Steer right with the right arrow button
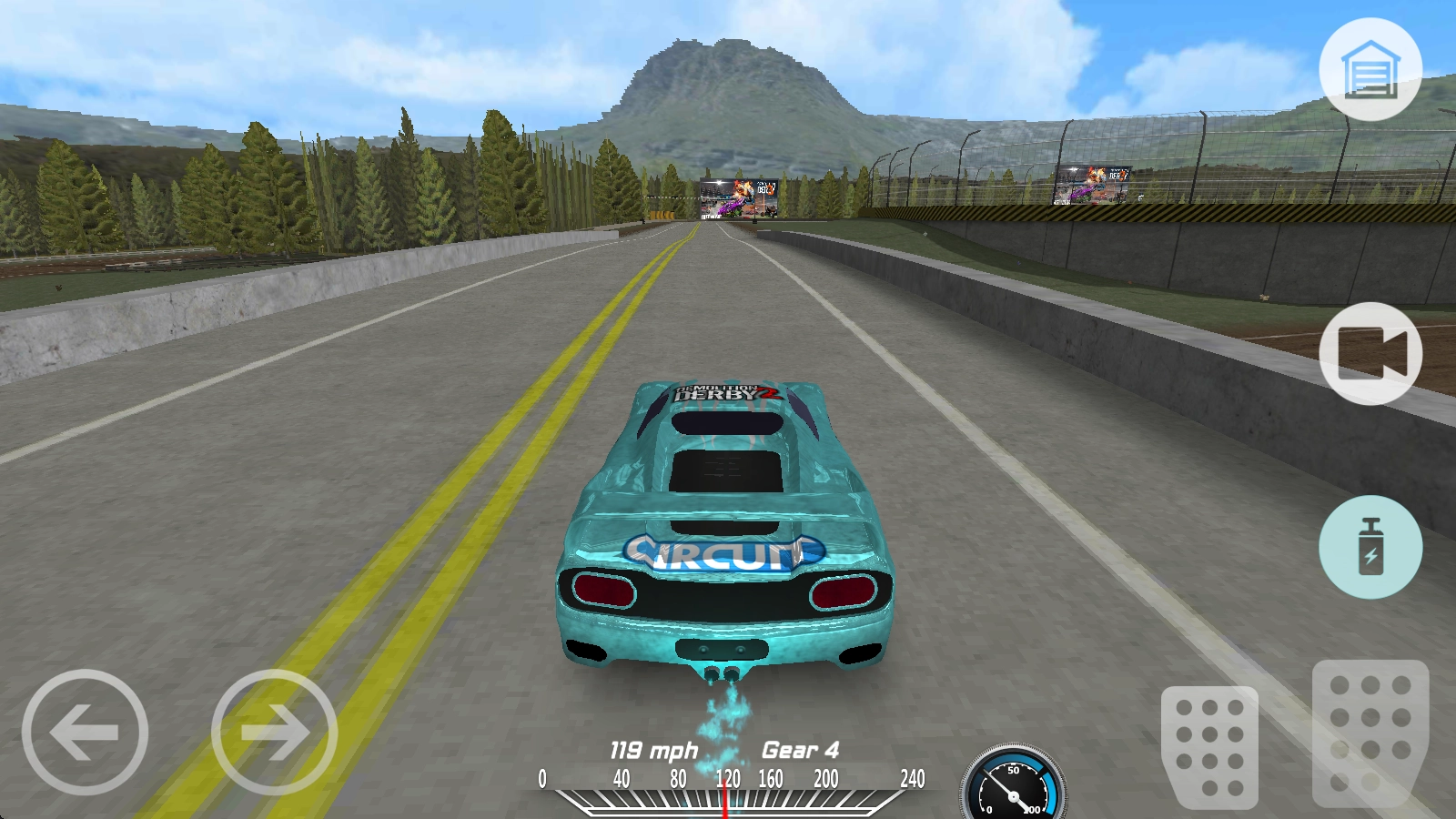 point(274,732)
